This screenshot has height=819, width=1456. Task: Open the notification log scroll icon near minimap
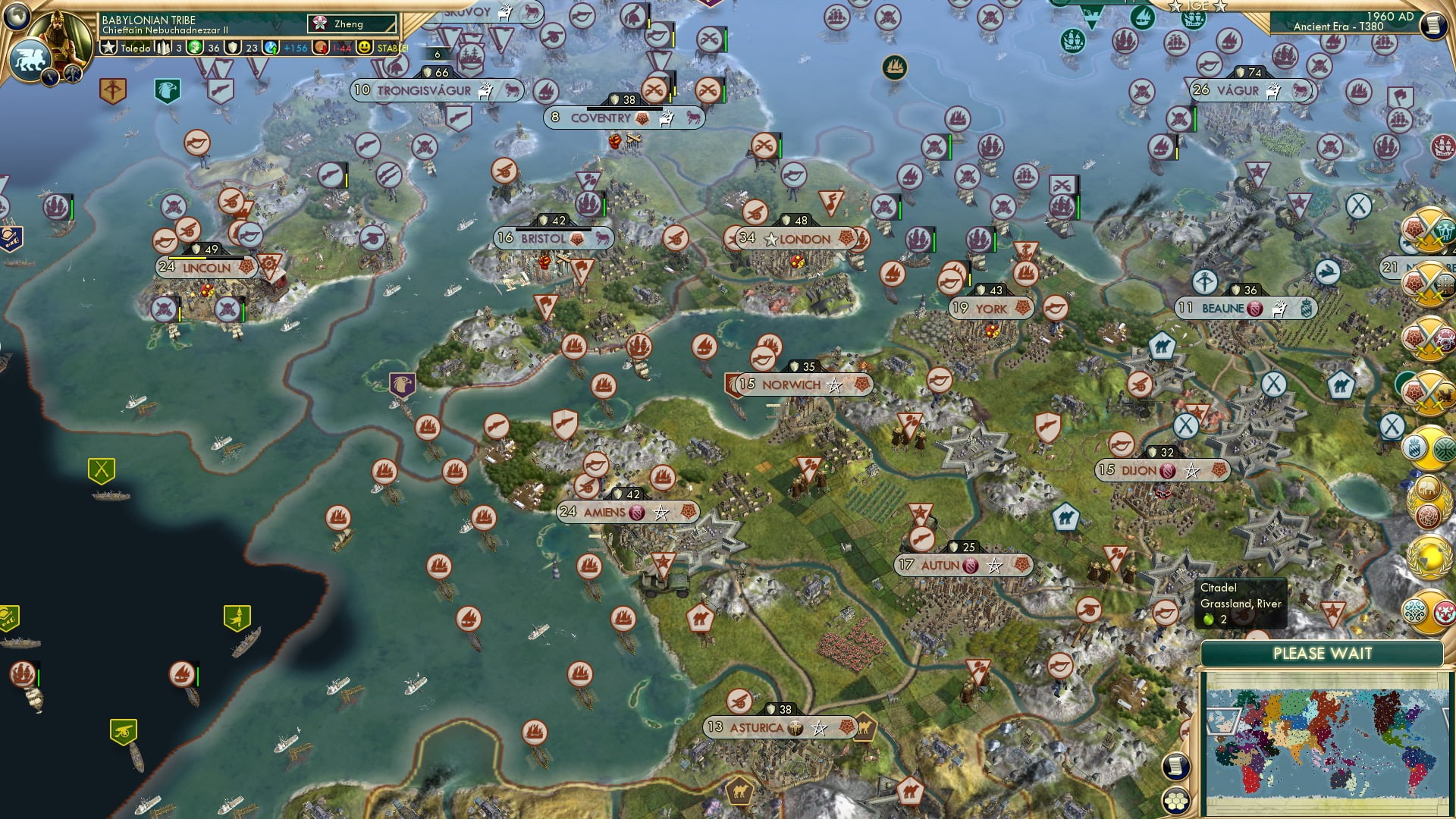pos(1176,766)
